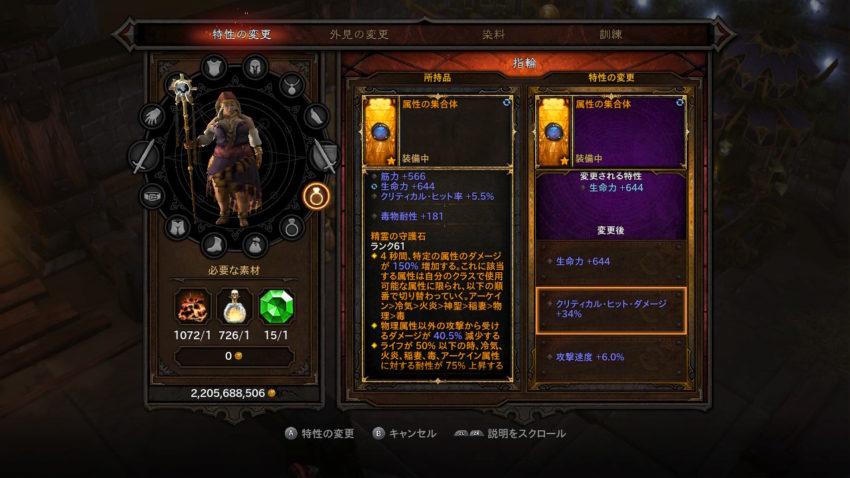Switch to the 外見の変更 tab
Image resolution: width=850 pixels, height=478 pixels.
[359, 34]
